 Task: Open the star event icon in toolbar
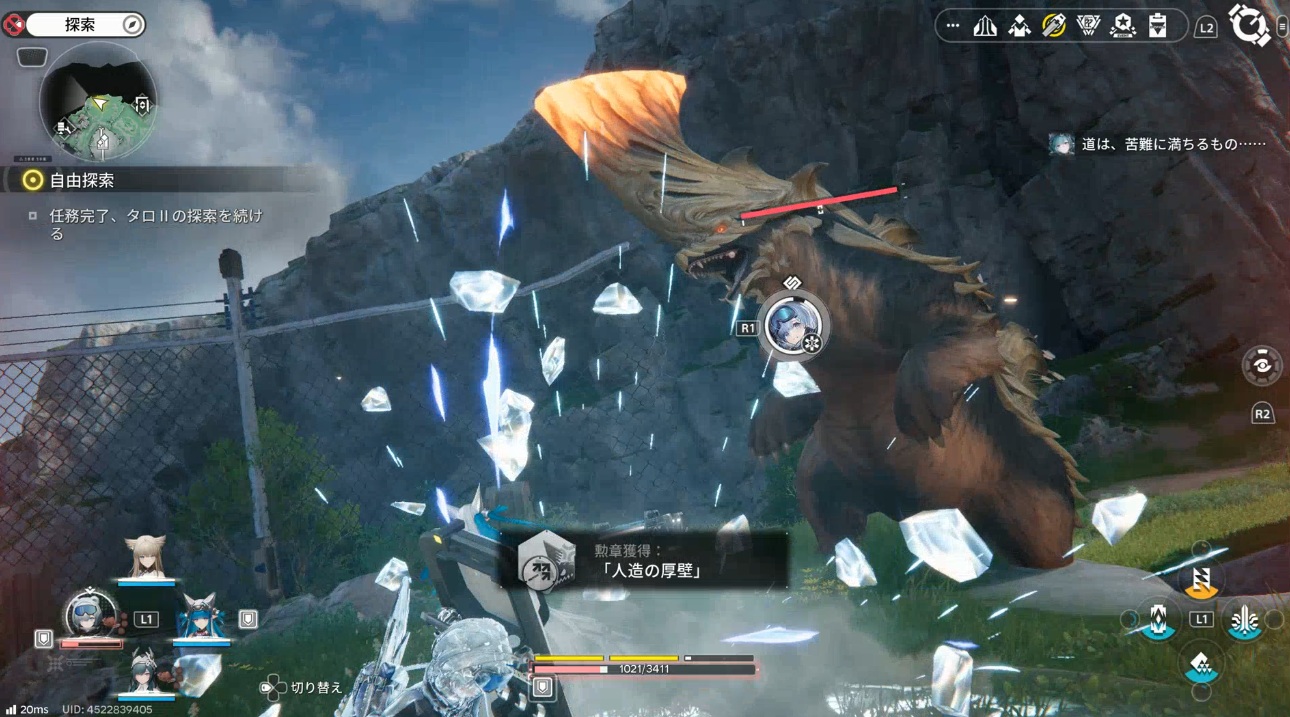pos(1122,26)
